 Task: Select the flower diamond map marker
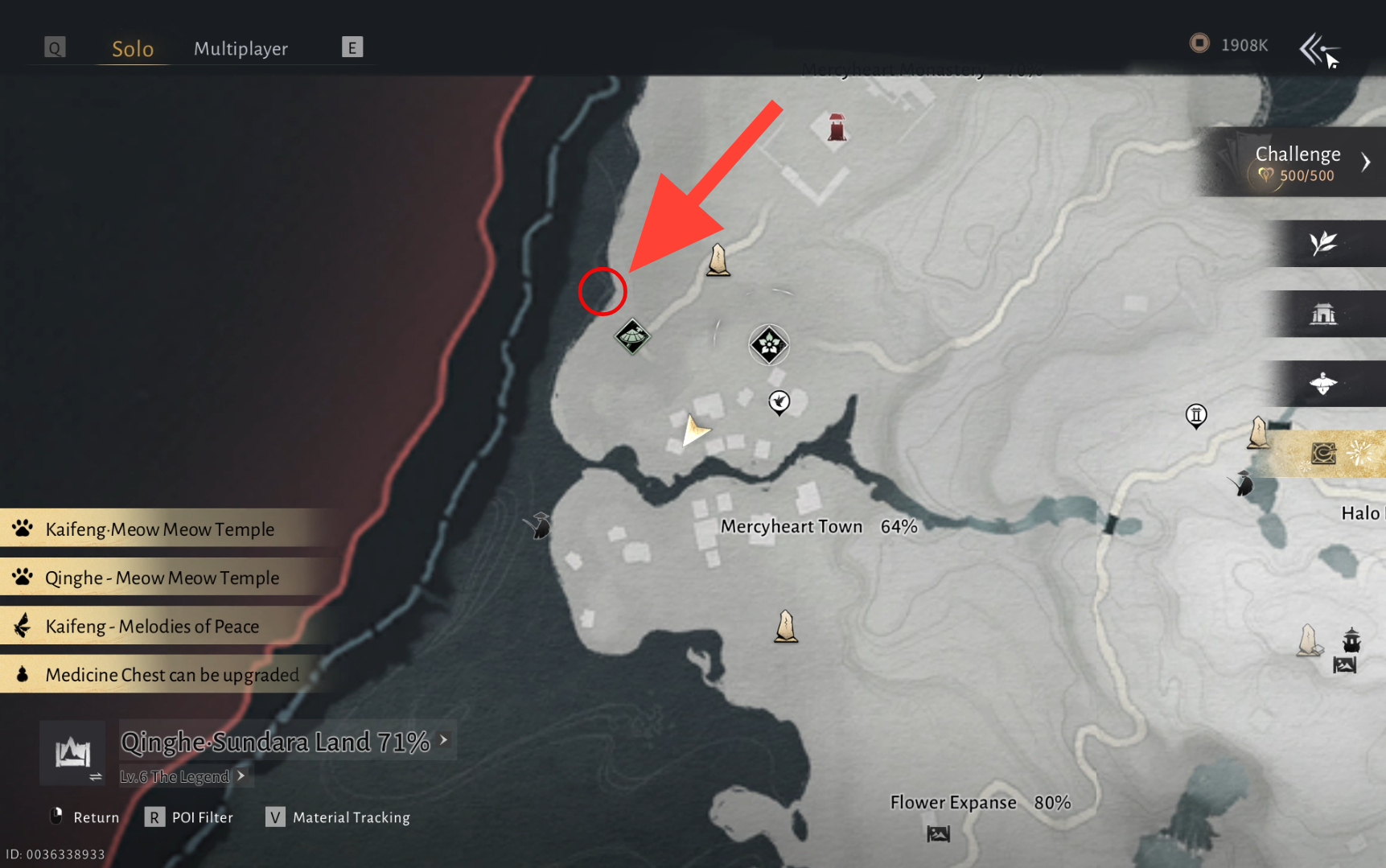click(769, 345)
